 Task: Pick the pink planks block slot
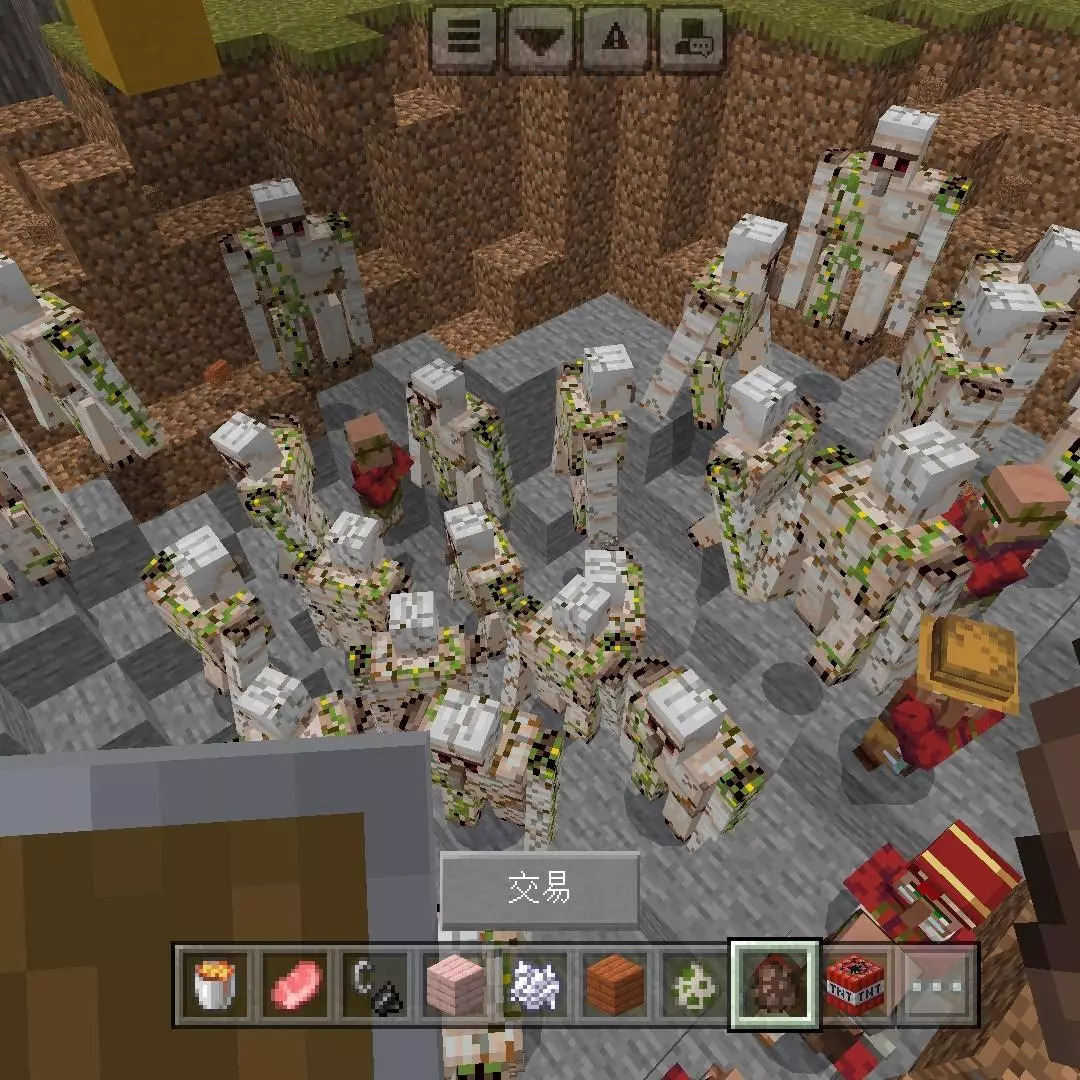[456, 985]
